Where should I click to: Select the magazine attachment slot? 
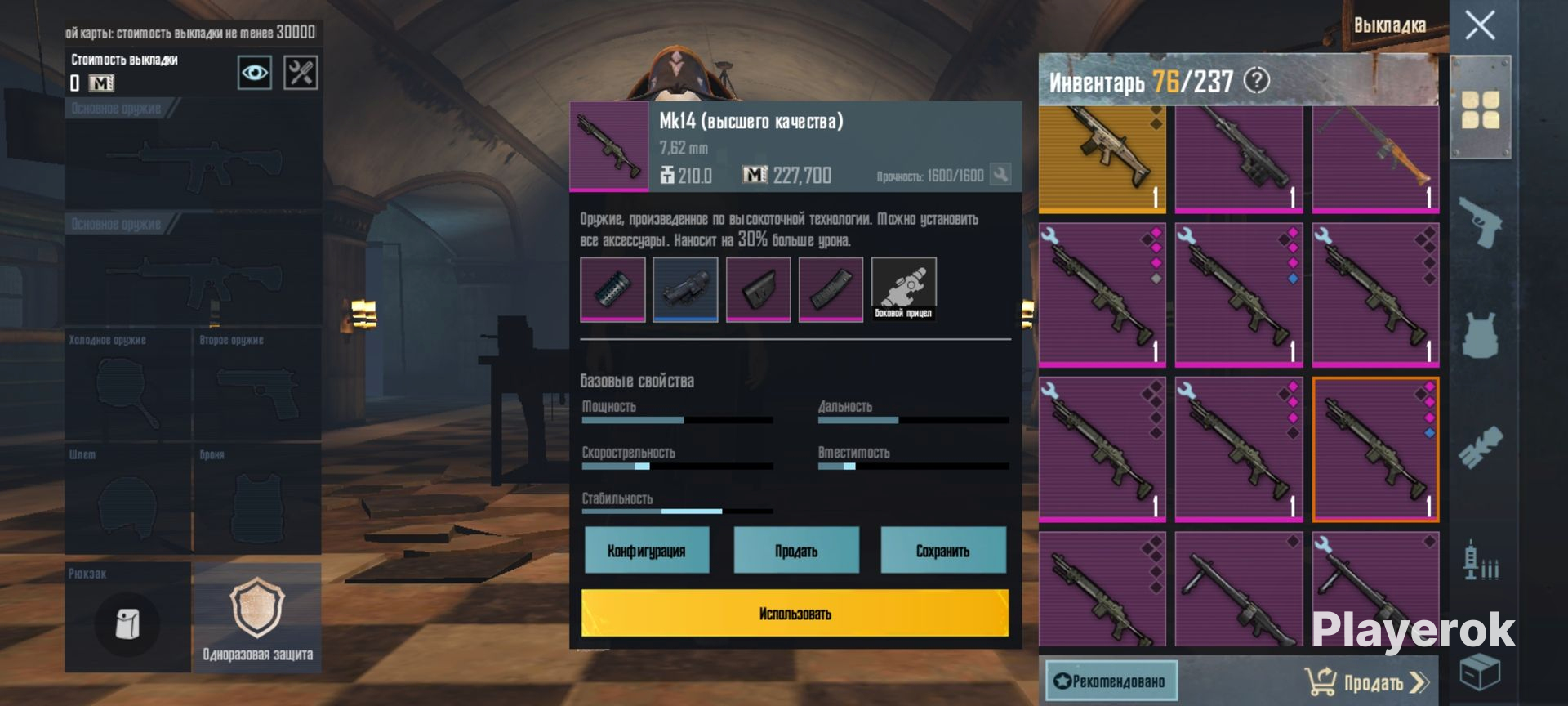831,289
